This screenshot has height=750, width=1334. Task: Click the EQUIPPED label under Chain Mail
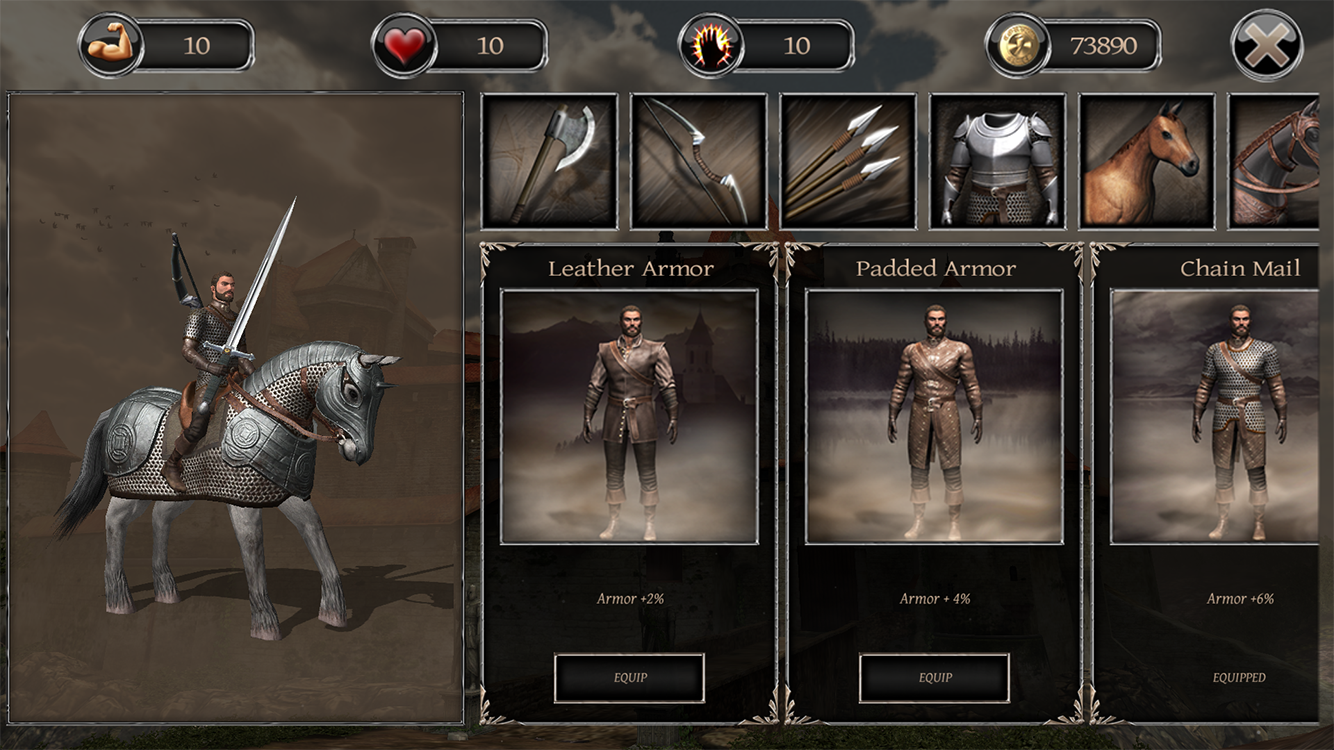pos(1240,676)
